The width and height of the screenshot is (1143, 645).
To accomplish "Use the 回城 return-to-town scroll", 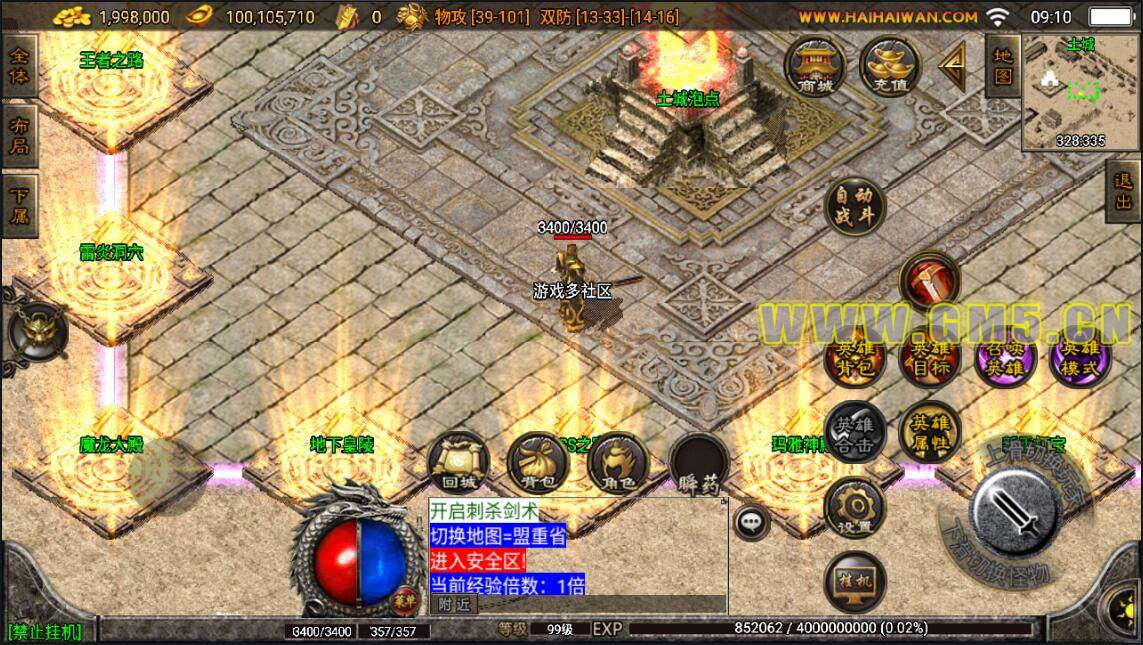I will click(457, 463).
